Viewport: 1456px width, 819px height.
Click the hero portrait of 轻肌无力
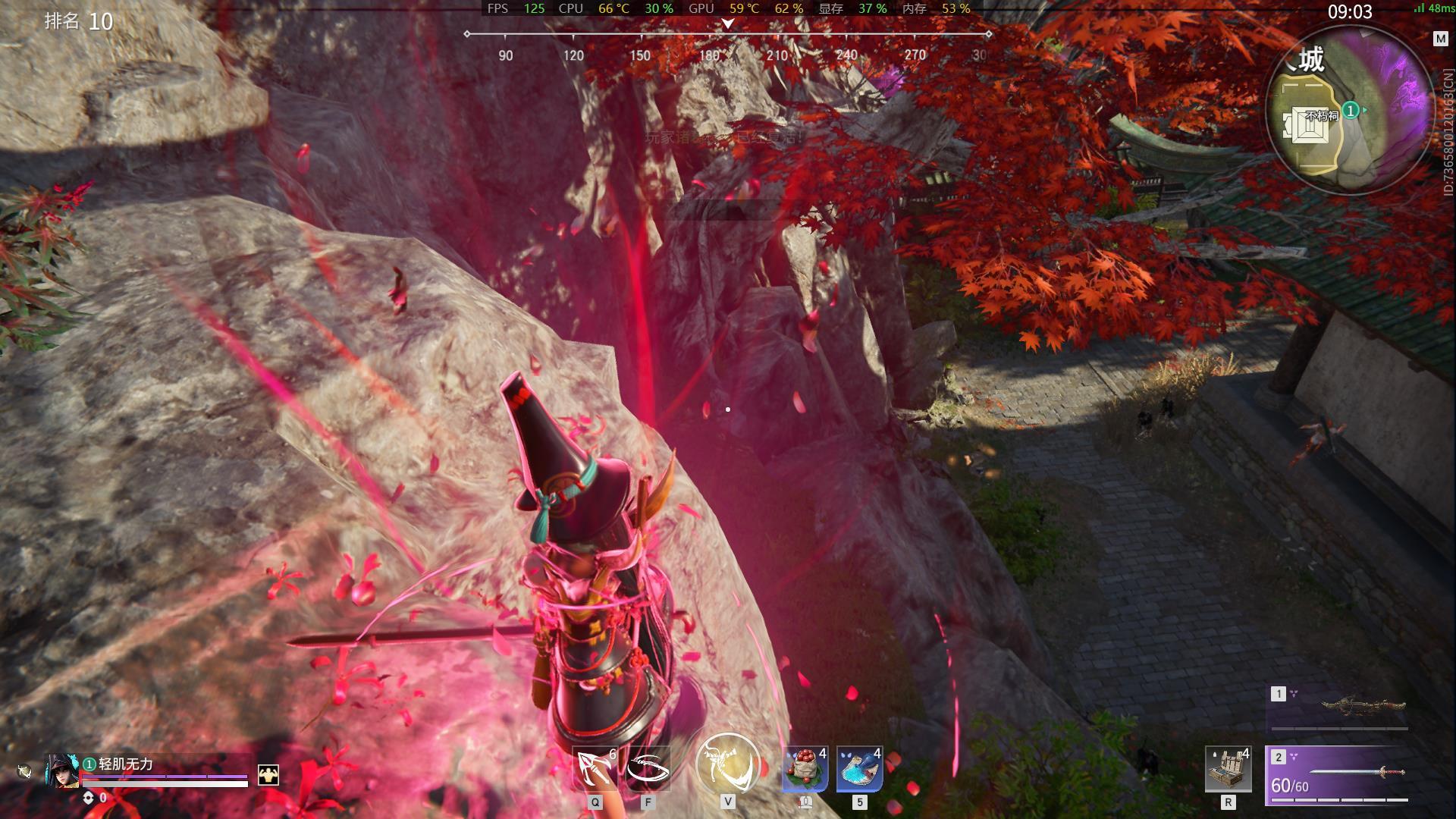(x=62, y=770)
